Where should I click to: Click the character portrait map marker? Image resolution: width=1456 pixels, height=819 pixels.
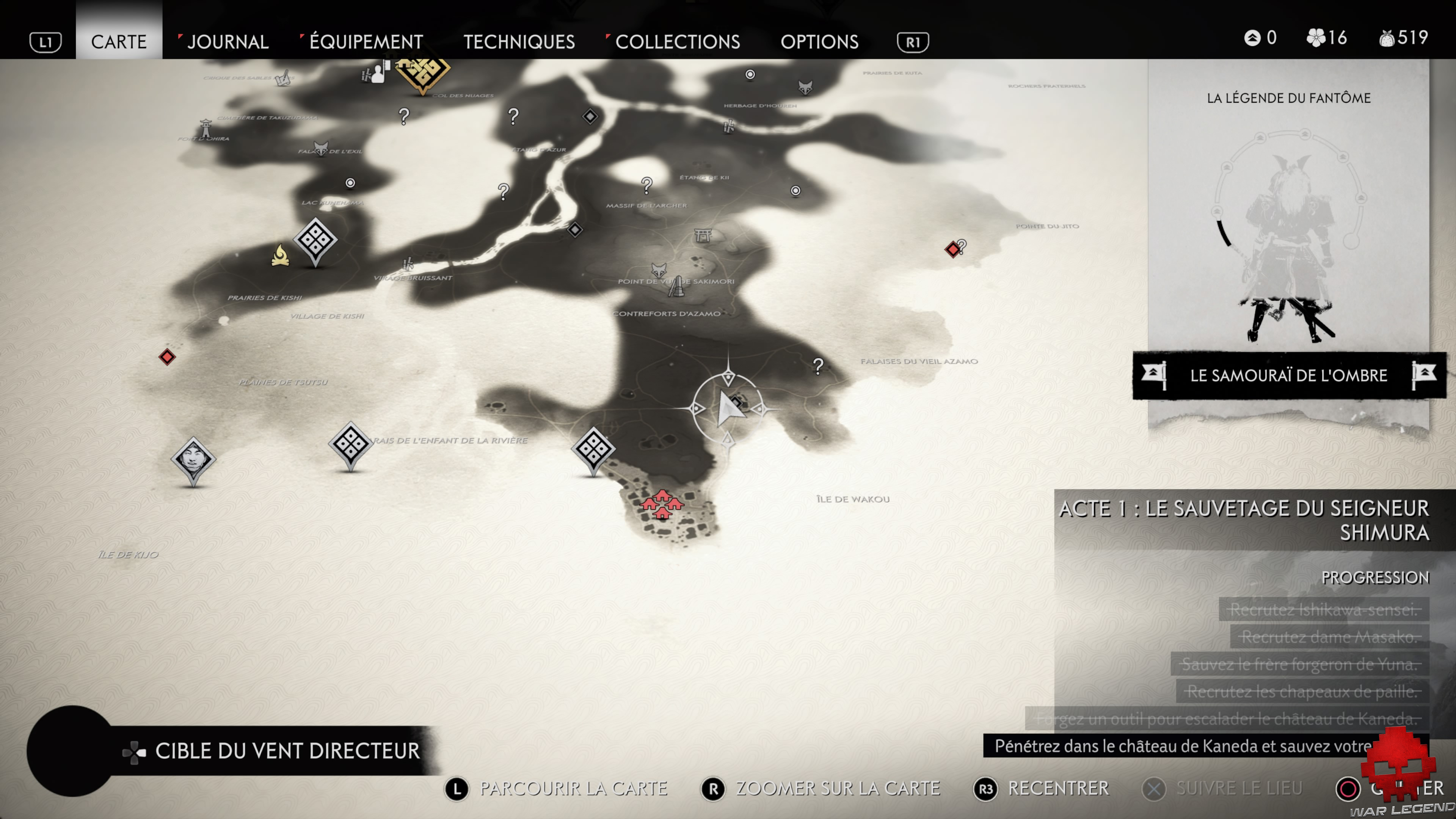[x=193, y=458]
